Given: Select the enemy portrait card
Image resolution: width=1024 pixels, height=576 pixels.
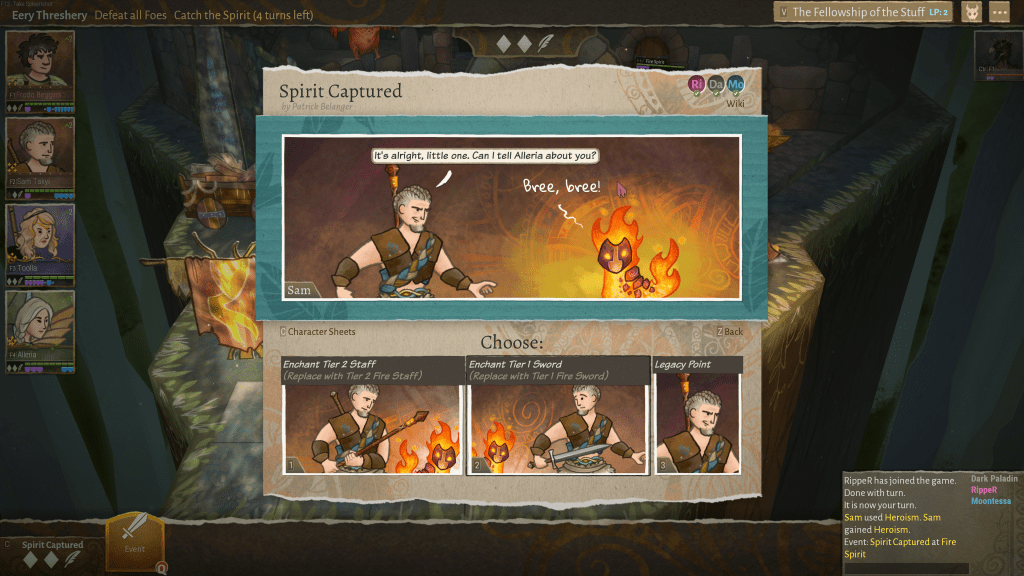Looking at the screenshot, I should [997, 55].
